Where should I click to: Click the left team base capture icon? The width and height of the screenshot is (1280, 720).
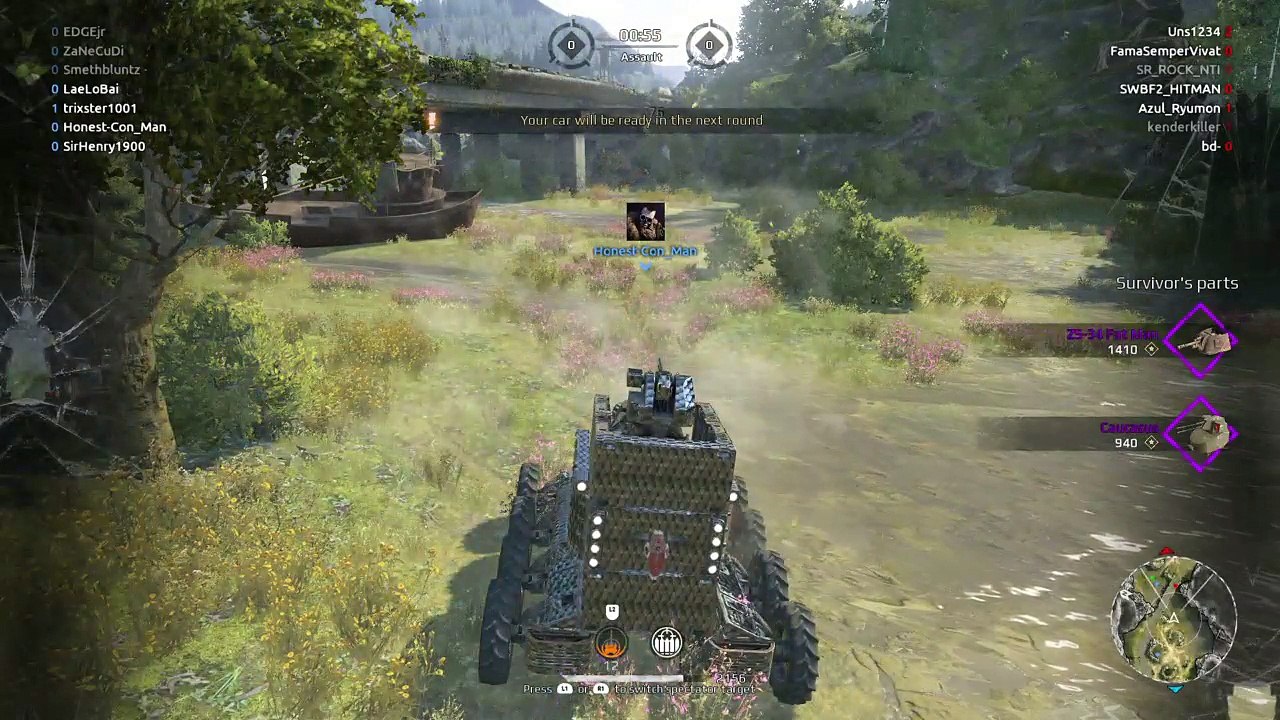point(571,45)
